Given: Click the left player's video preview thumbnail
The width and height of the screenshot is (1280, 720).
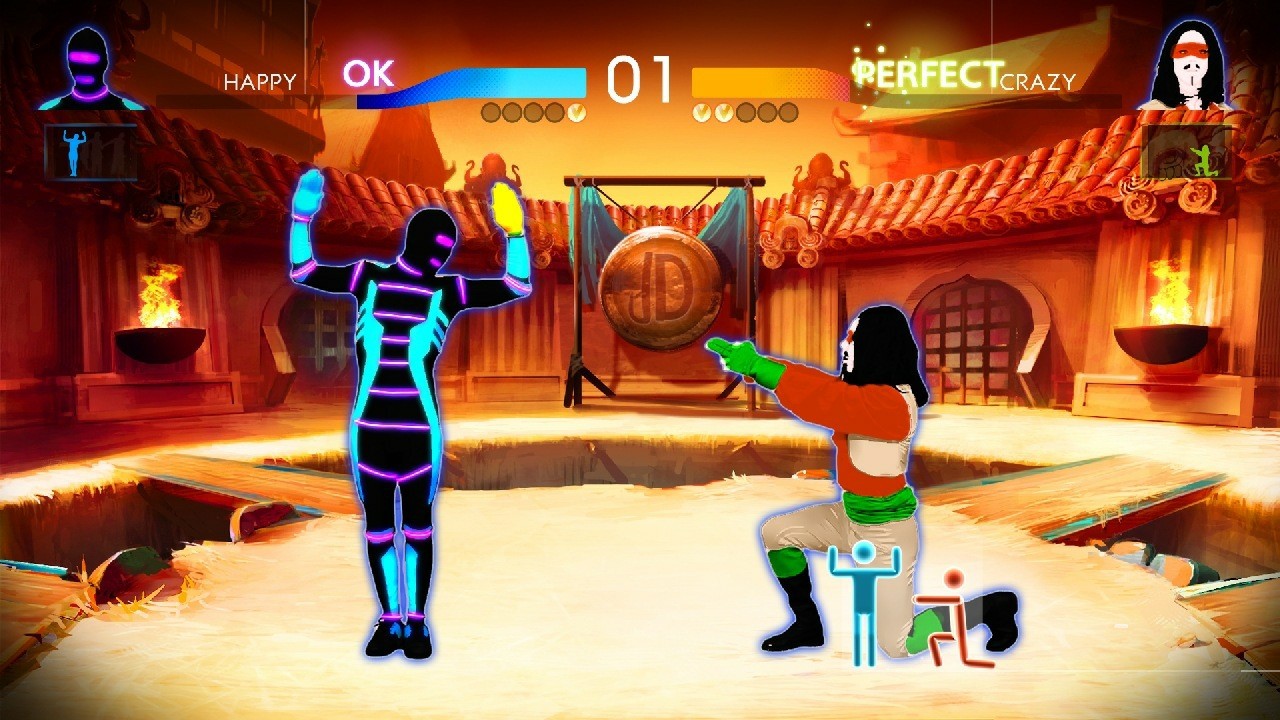Looking at the screenshot, I should click(x=88, y=150).
